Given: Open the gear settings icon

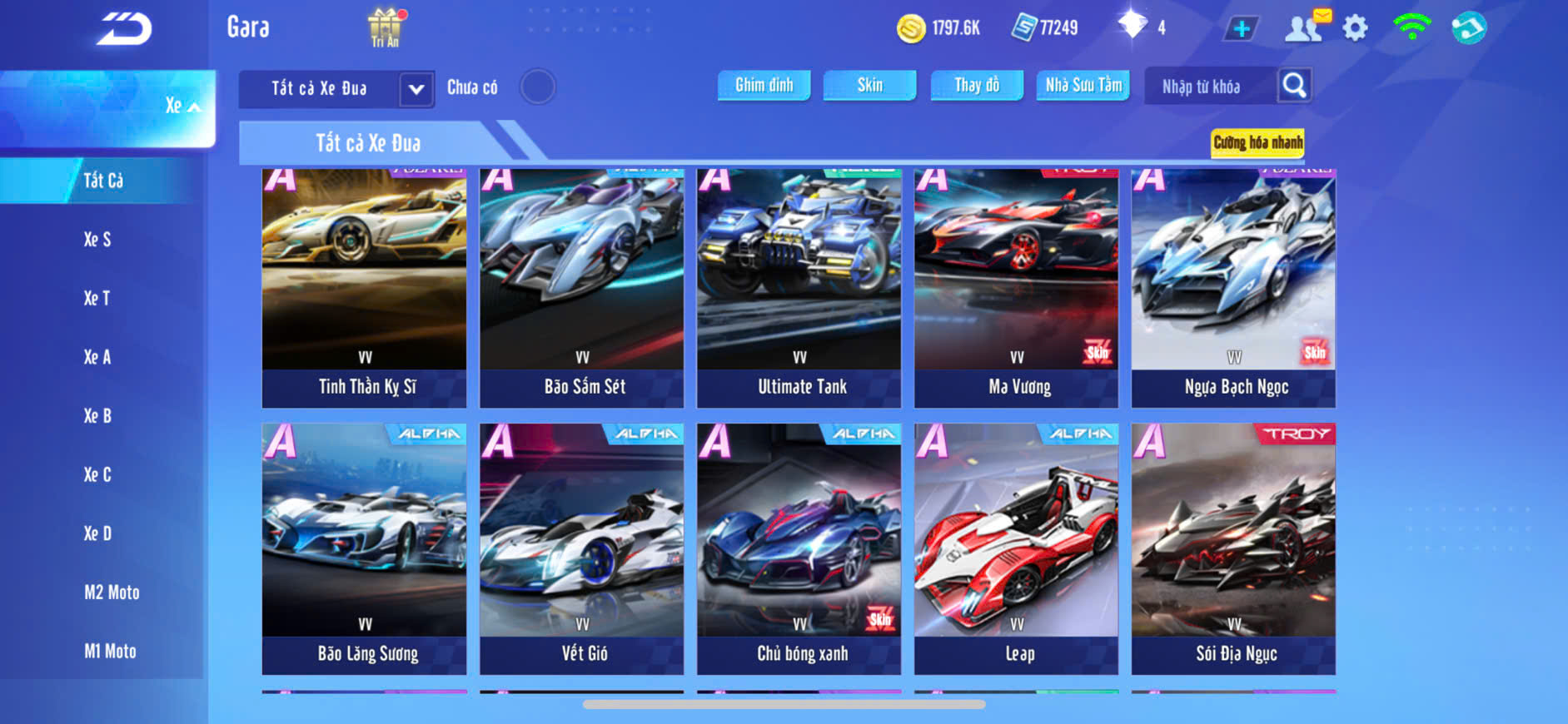Looking at the screenshot, I should 1355,28.
